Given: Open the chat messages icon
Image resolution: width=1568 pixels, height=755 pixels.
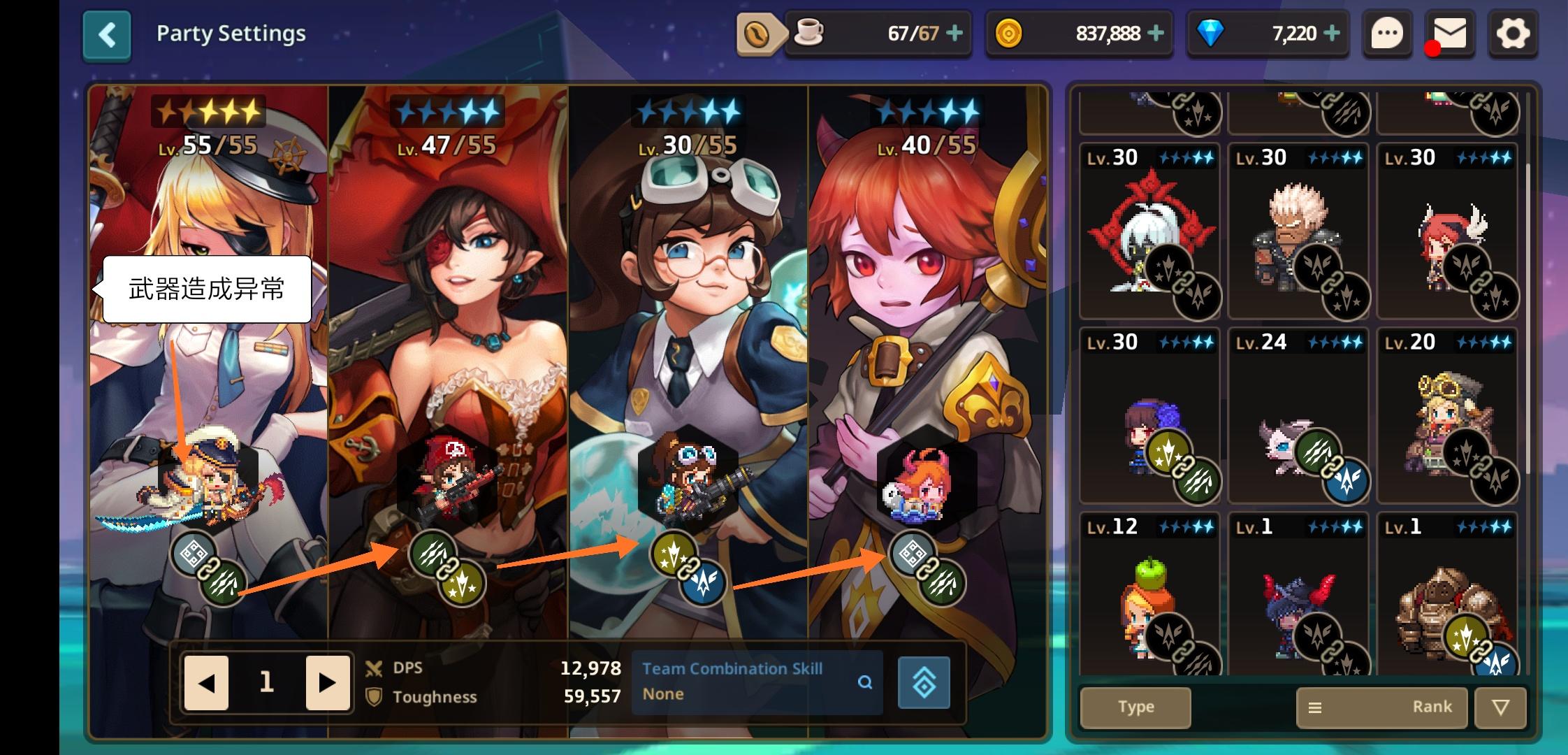Looking at the screenshot, I should [x=1388, y=33].
